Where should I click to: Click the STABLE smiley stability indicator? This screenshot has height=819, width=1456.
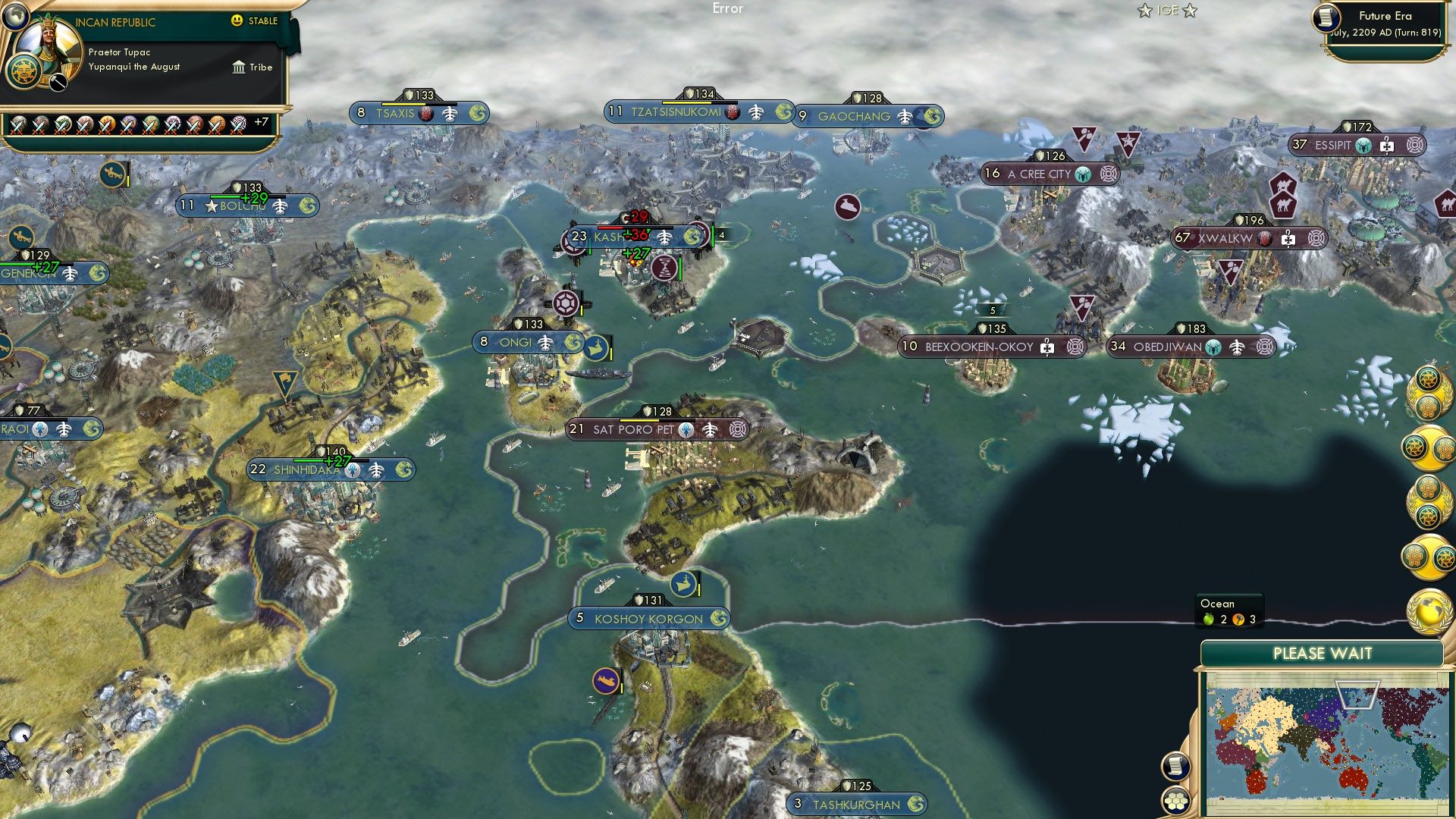(237, 20)
